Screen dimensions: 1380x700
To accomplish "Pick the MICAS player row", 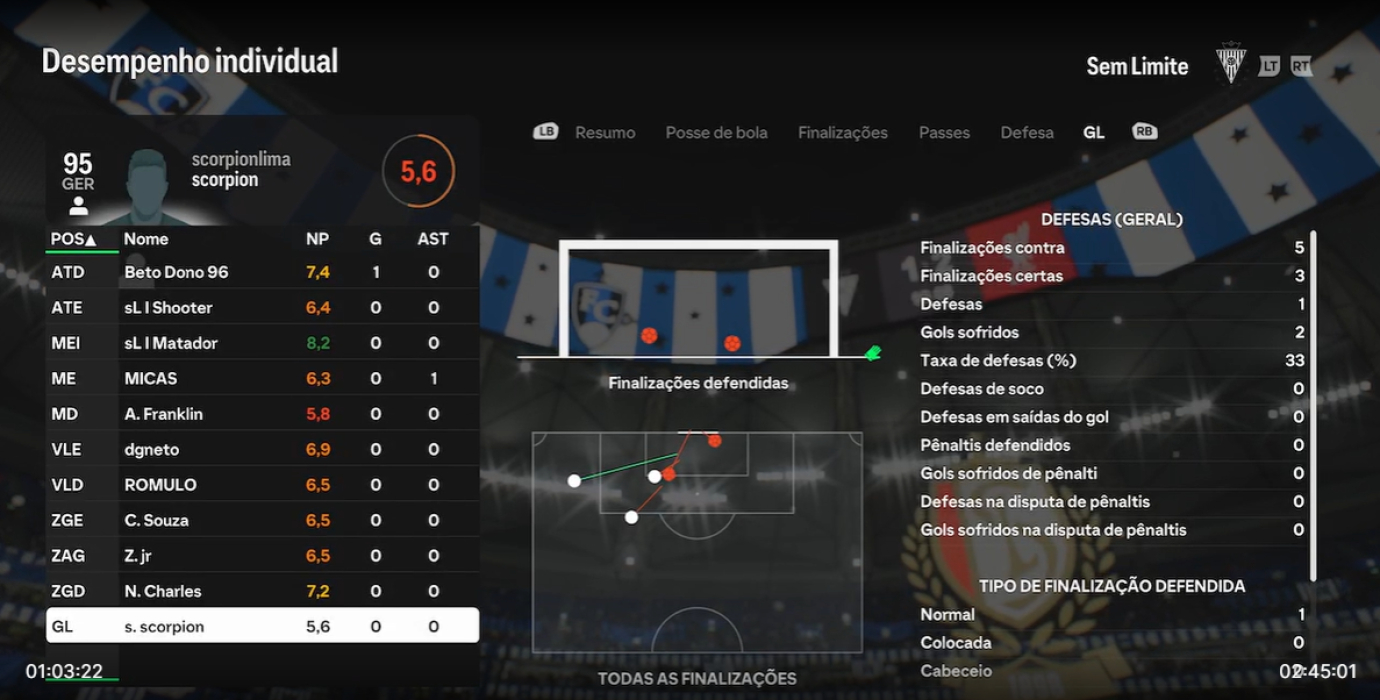I will tap(262, 378).
